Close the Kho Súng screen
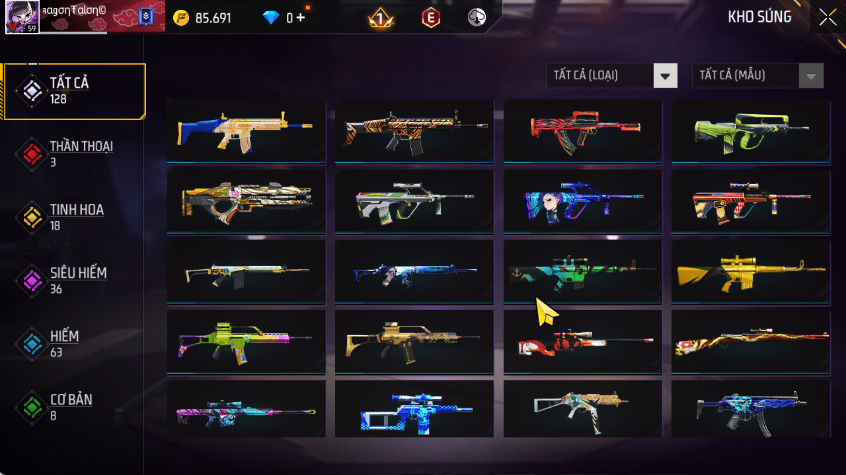This screenshot has height=475, width=846. pyautogui.click(x=827, y=17)
